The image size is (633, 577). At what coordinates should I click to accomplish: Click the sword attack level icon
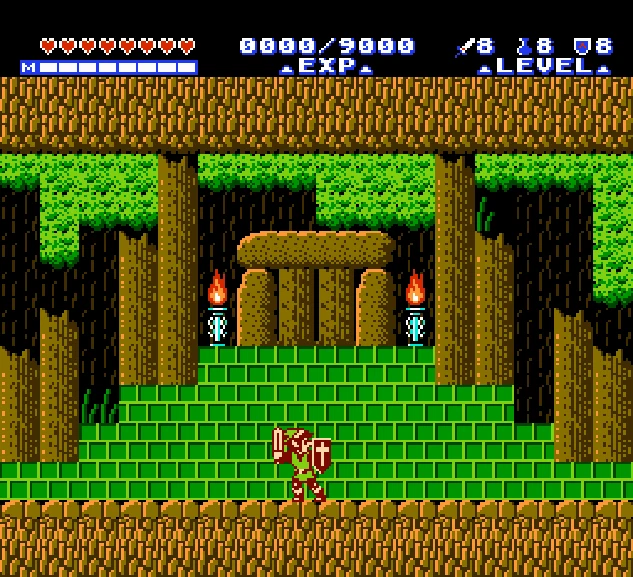464,46
